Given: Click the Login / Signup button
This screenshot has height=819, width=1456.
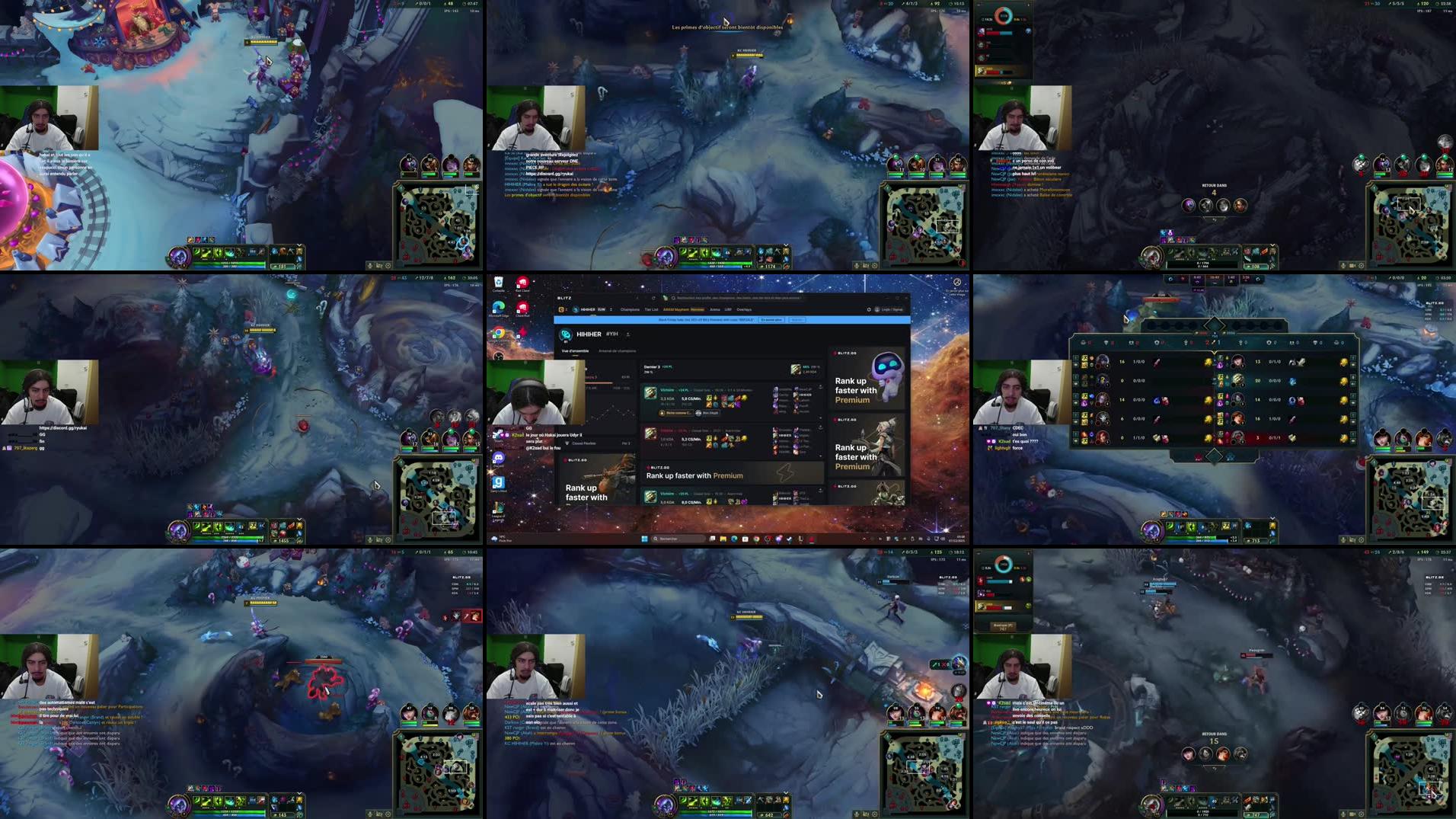Looking at the screenshot, I should click(x=890, y=309).
